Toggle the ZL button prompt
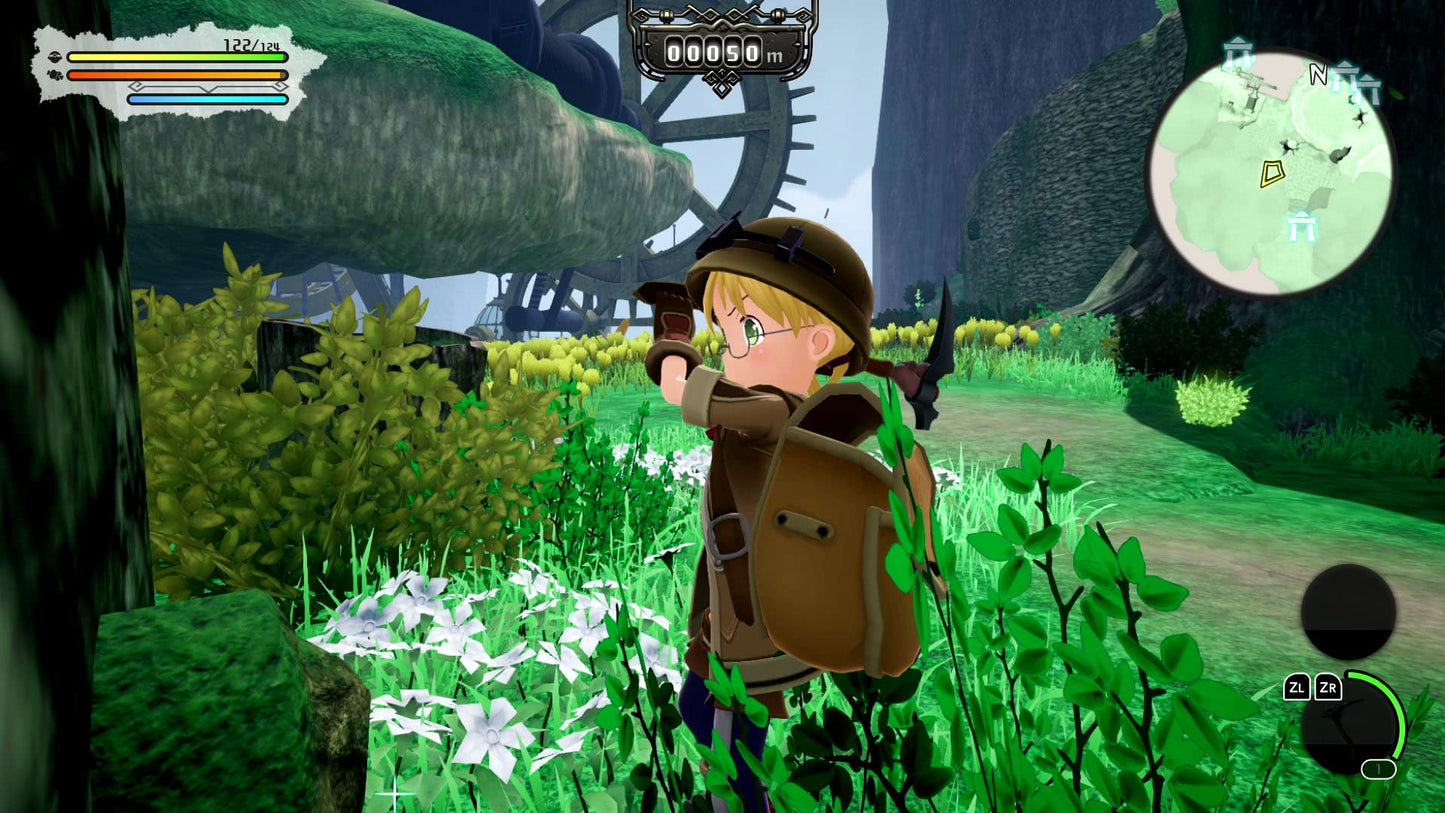This screenshot has height=813, width=1445. (1297, 688)
